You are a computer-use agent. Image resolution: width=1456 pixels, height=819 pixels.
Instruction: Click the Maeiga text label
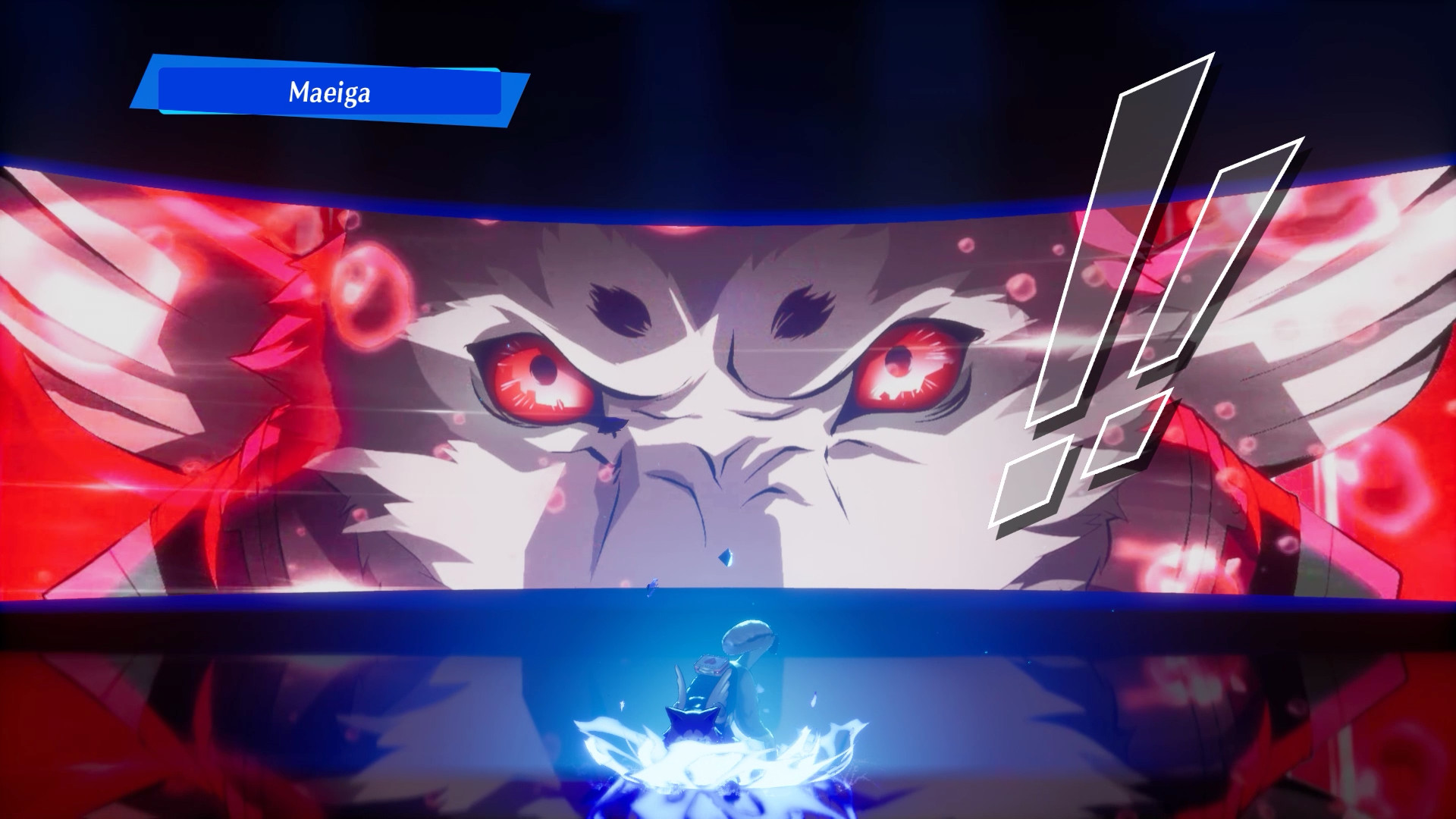pyautogui.click(x=331, y=92)
